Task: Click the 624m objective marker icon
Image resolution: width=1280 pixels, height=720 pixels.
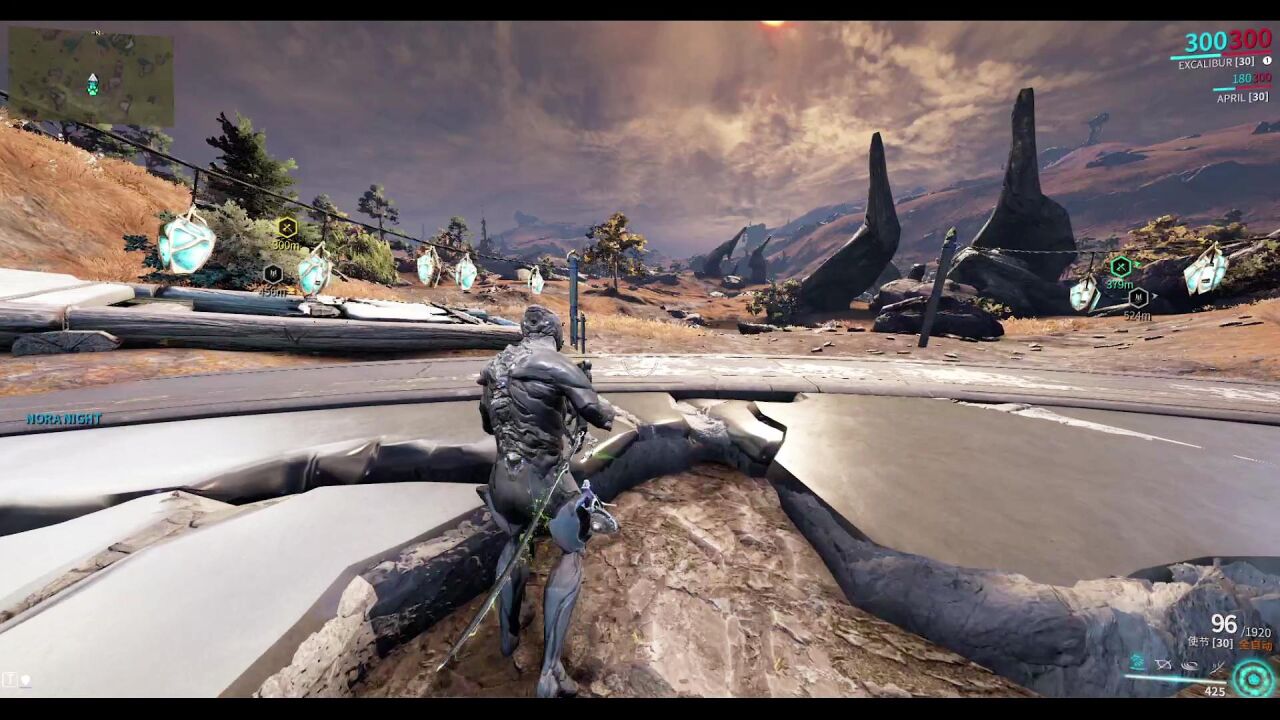Action: [x=1140, y=297]
